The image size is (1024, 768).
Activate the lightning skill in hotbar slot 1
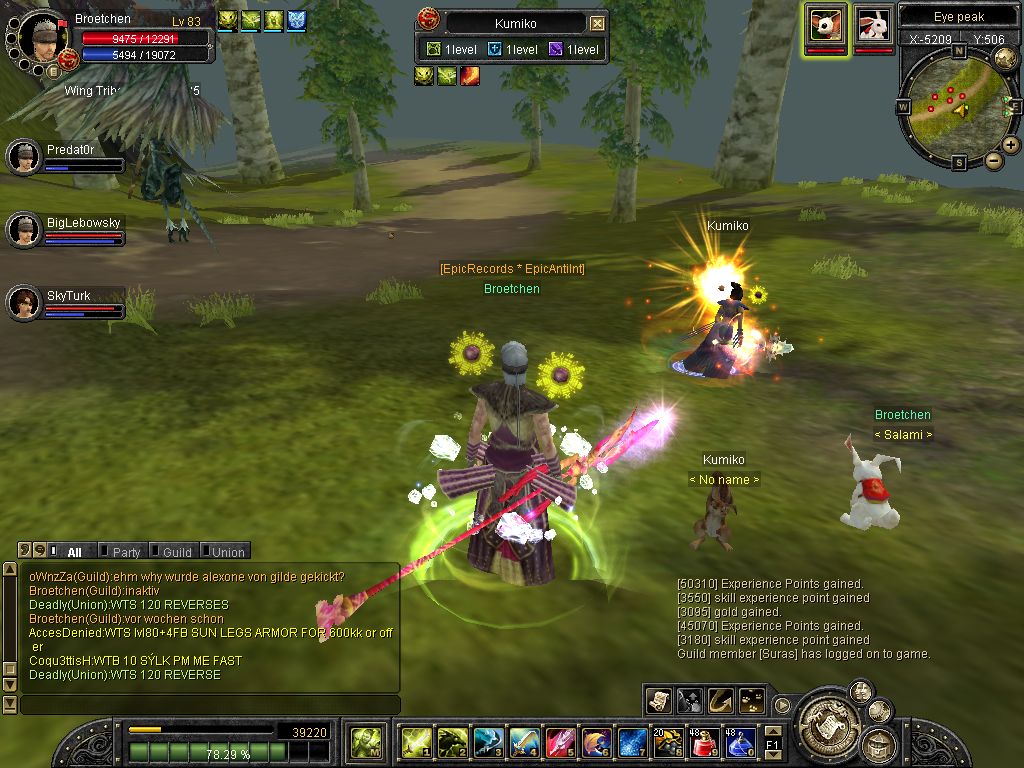[416, 743]
